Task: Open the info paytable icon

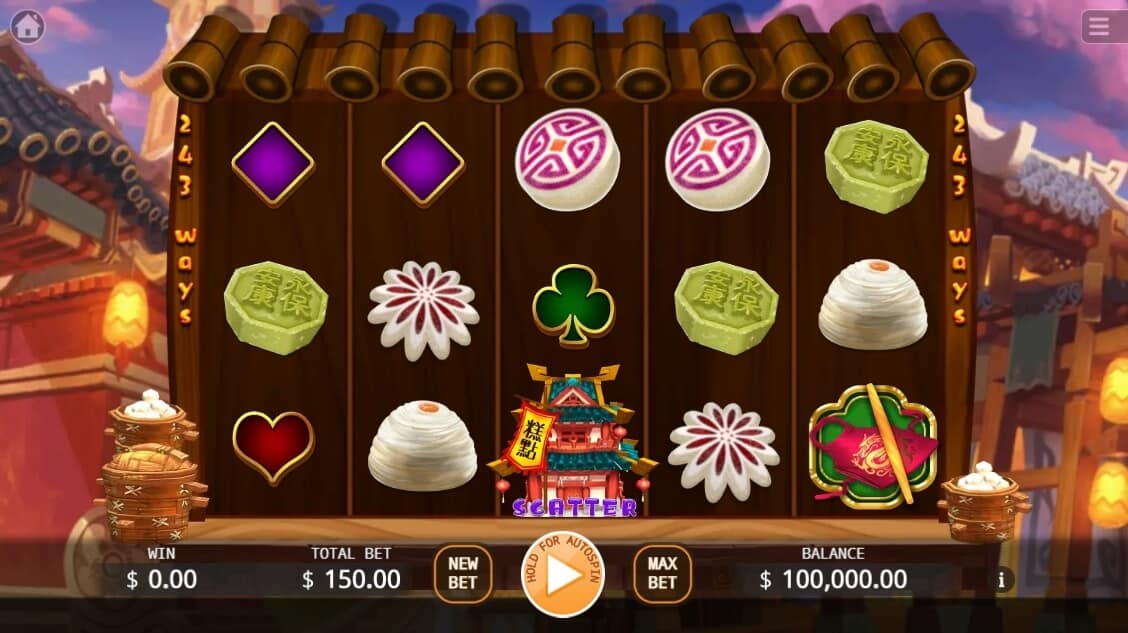Action: 1000,579
